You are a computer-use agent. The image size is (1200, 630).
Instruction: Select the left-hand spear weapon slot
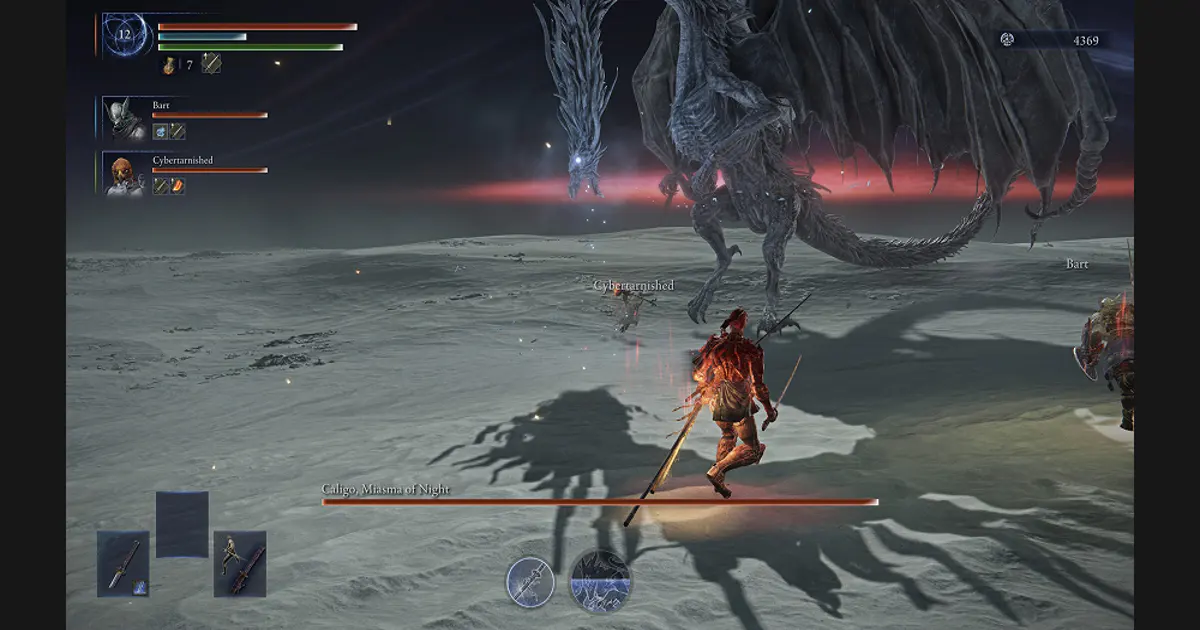(x=123, y=564)
